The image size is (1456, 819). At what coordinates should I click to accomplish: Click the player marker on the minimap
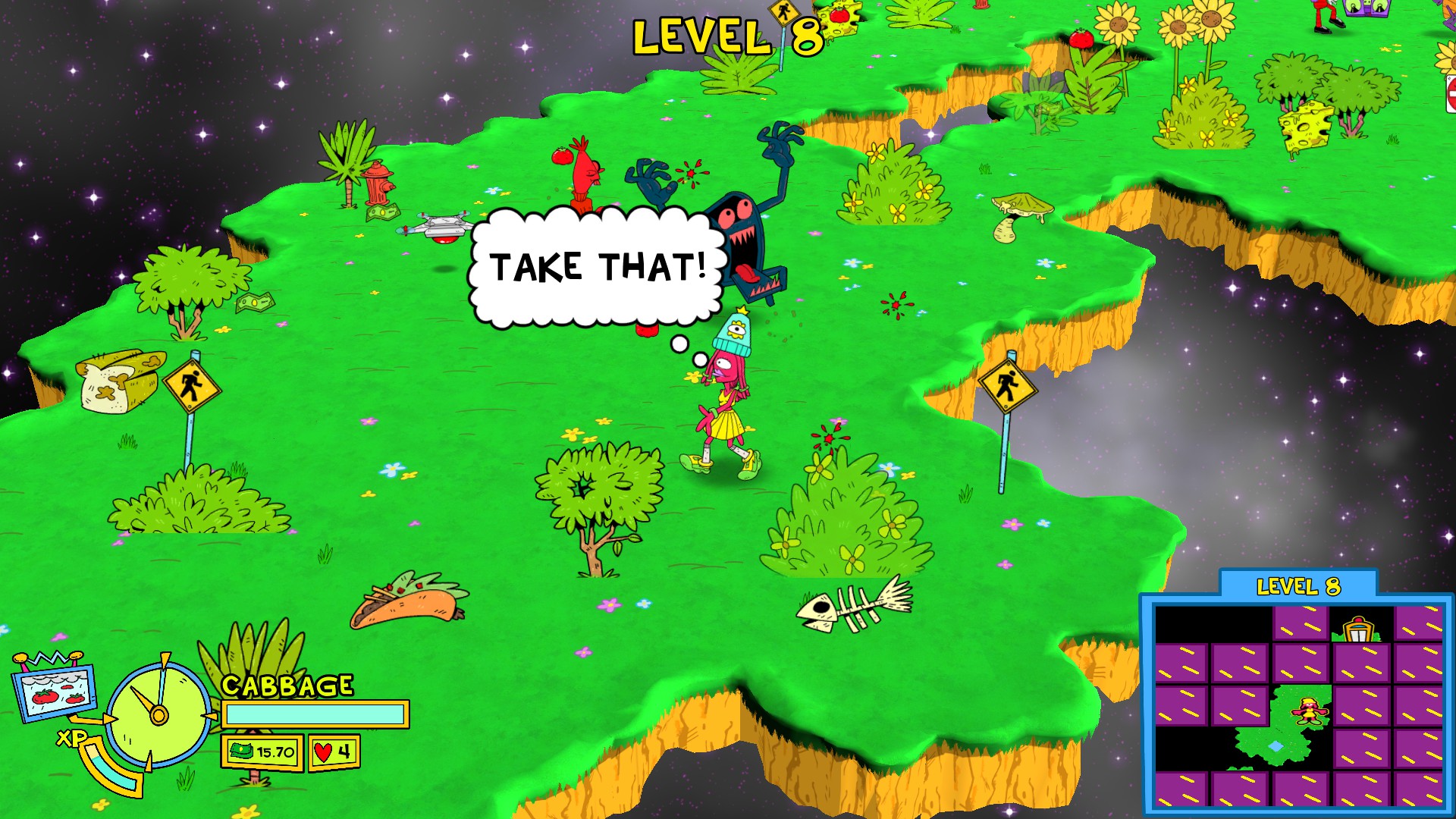click(x=1309, y=711)
